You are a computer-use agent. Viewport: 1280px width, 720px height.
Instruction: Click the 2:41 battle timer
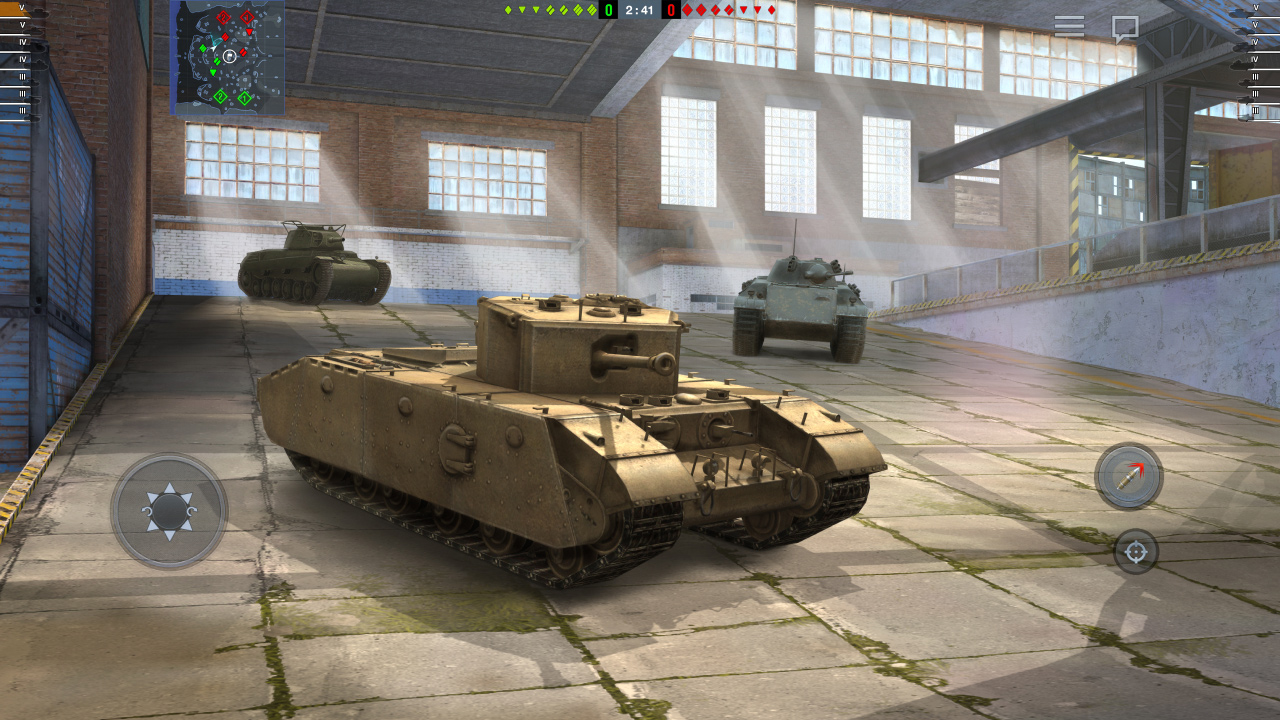click(640, 11)
